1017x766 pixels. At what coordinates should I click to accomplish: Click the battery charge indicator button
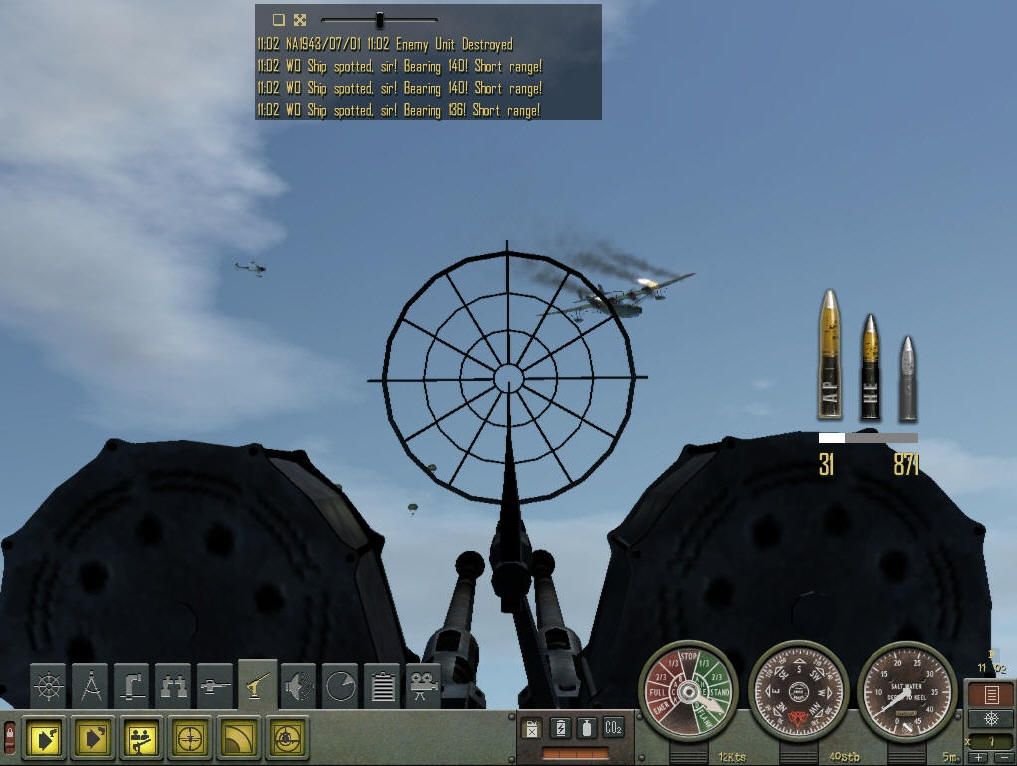tap(561, 727)
